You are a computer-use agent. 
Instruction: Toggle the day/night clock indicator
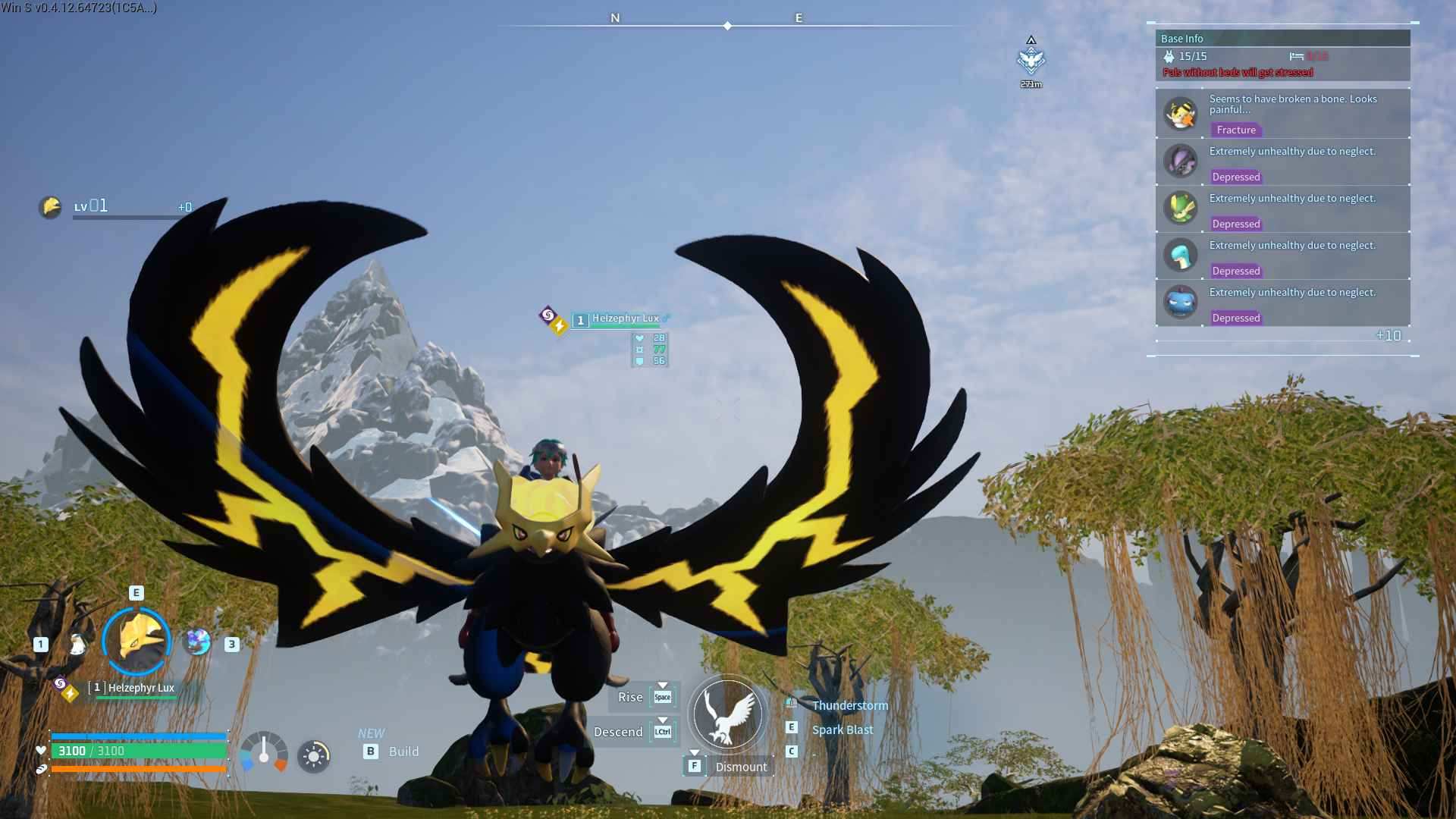pyautogui.click(x=313, y=756)
